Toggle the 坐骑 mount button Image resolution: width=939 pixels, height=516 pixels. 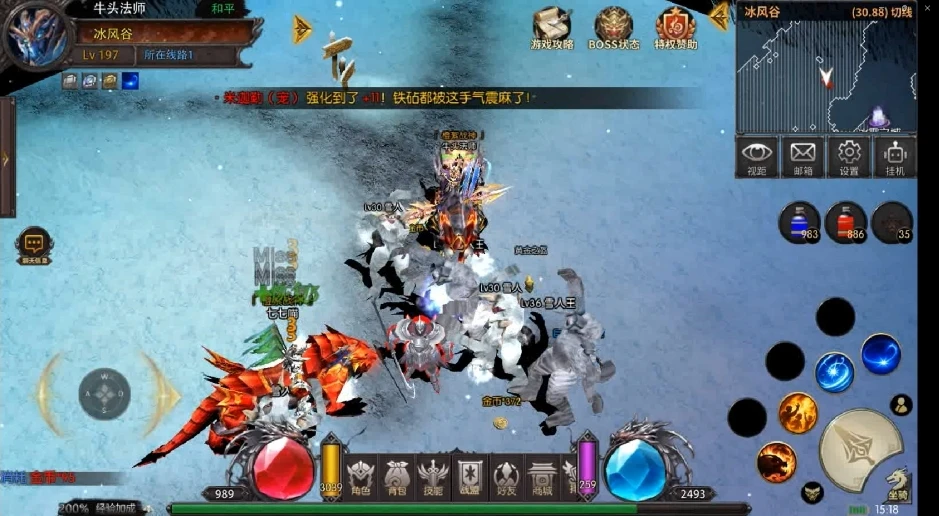point(897,484)
